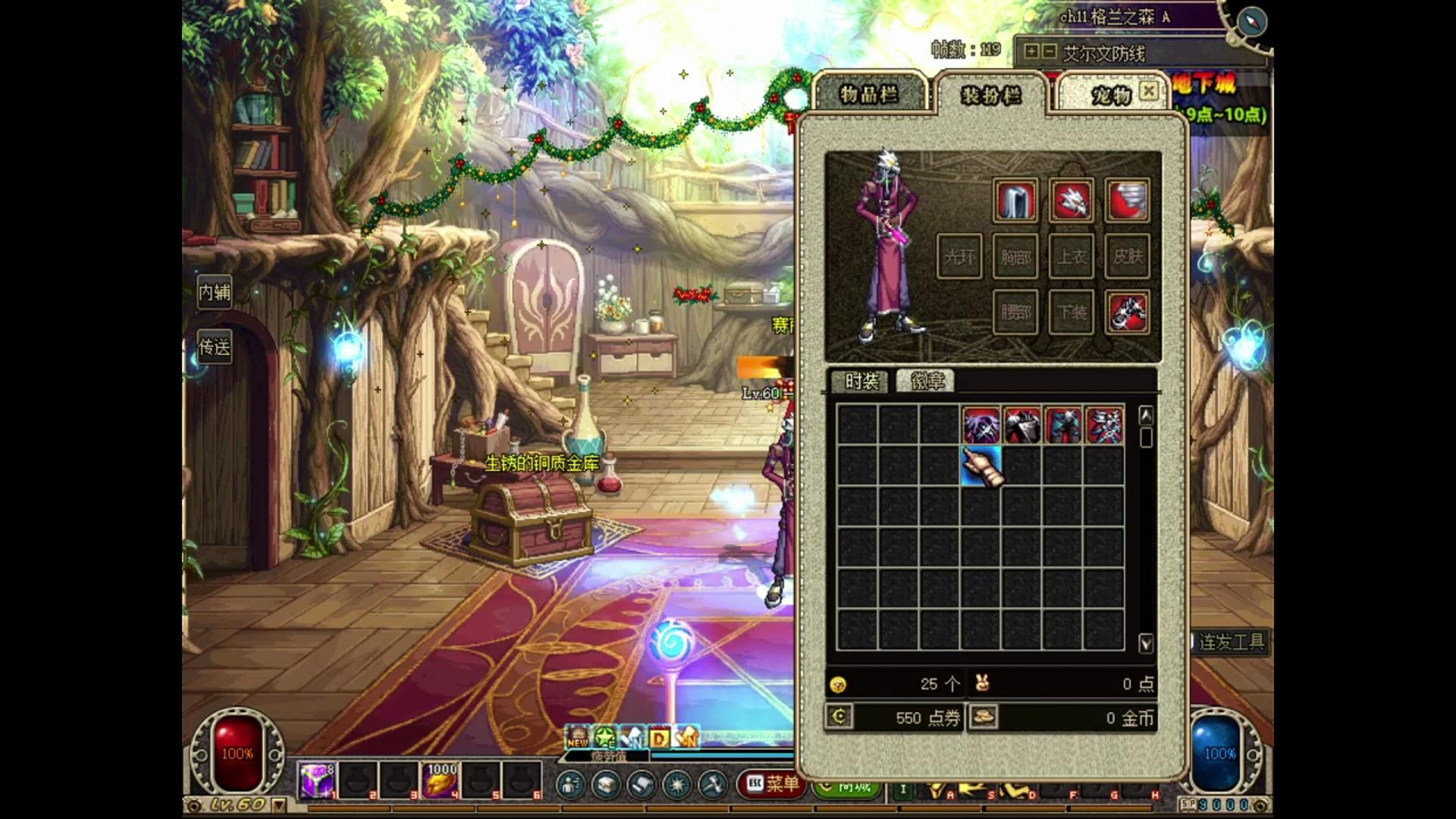Select the silver hair avatar slot
1456x819 pixels.
coord(1015,201)
